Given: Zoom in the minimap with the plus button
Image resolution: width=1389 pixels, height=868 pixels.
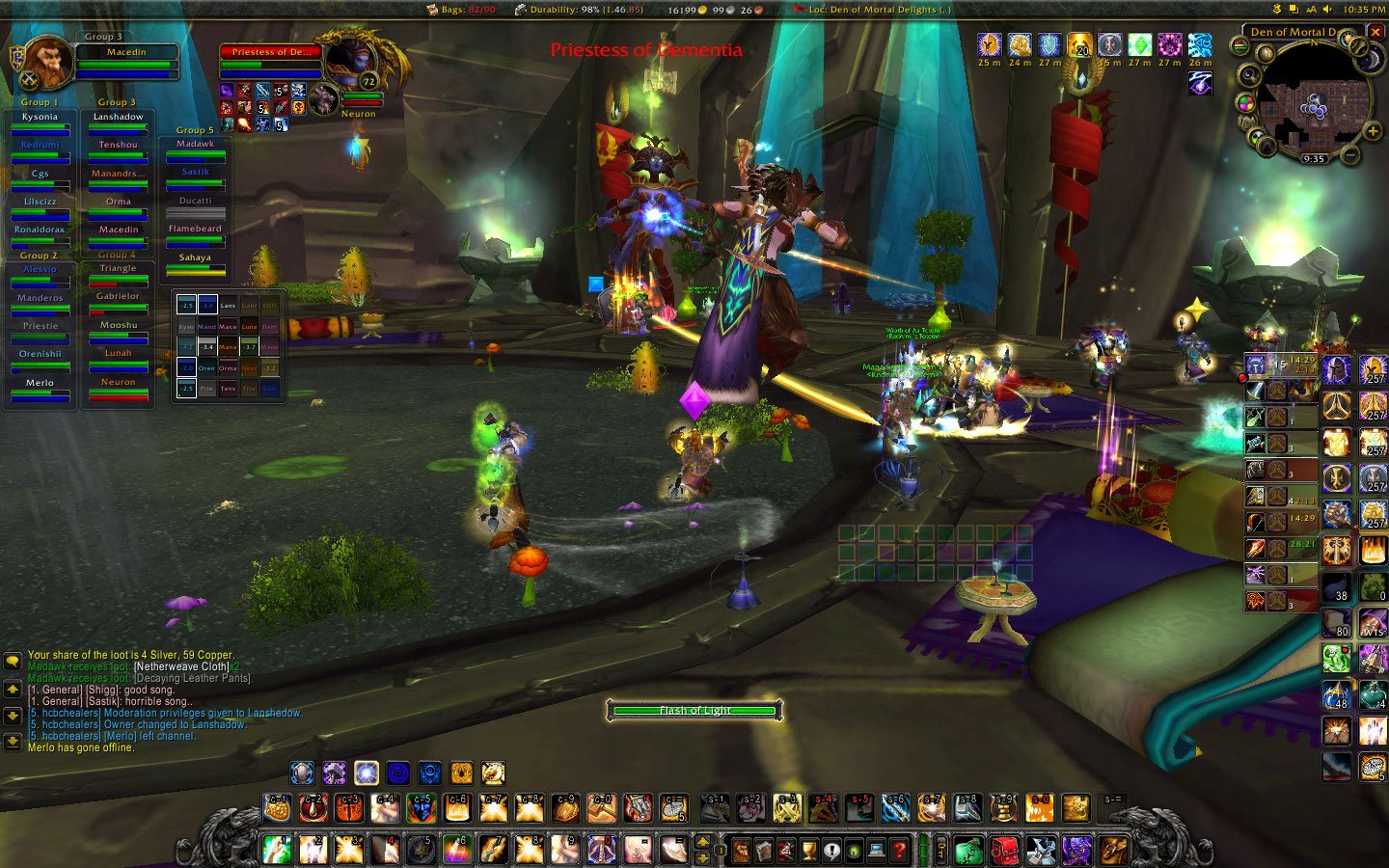Looking at the screenshot, I should pos(1372,132).
